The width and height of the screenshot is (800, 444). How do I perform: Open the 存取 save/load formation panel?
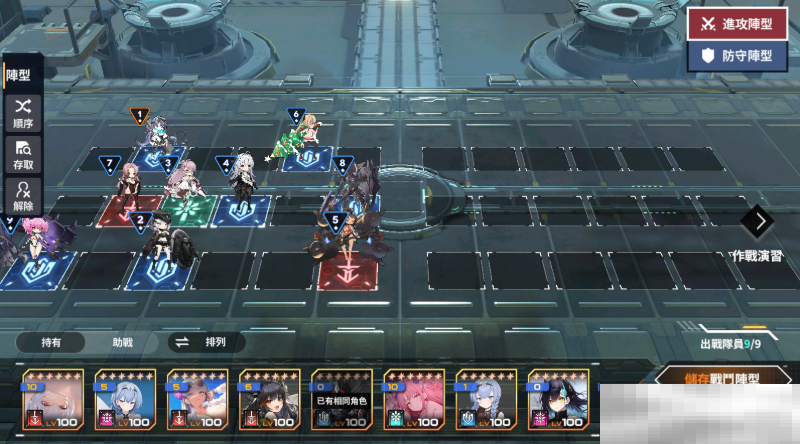(22, 154)
